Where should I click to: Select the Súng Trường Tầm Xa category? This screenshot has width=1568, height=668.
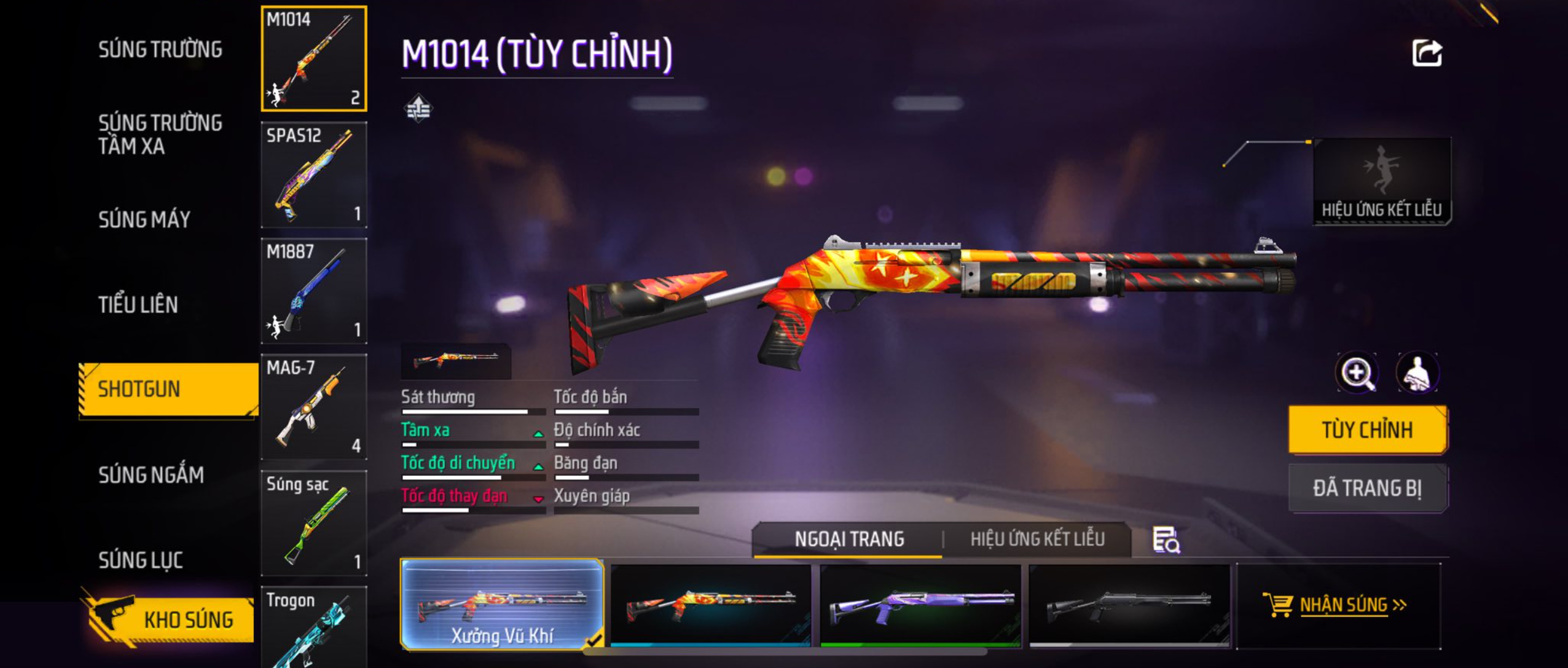pyautogui.click(x=160, y=134)
